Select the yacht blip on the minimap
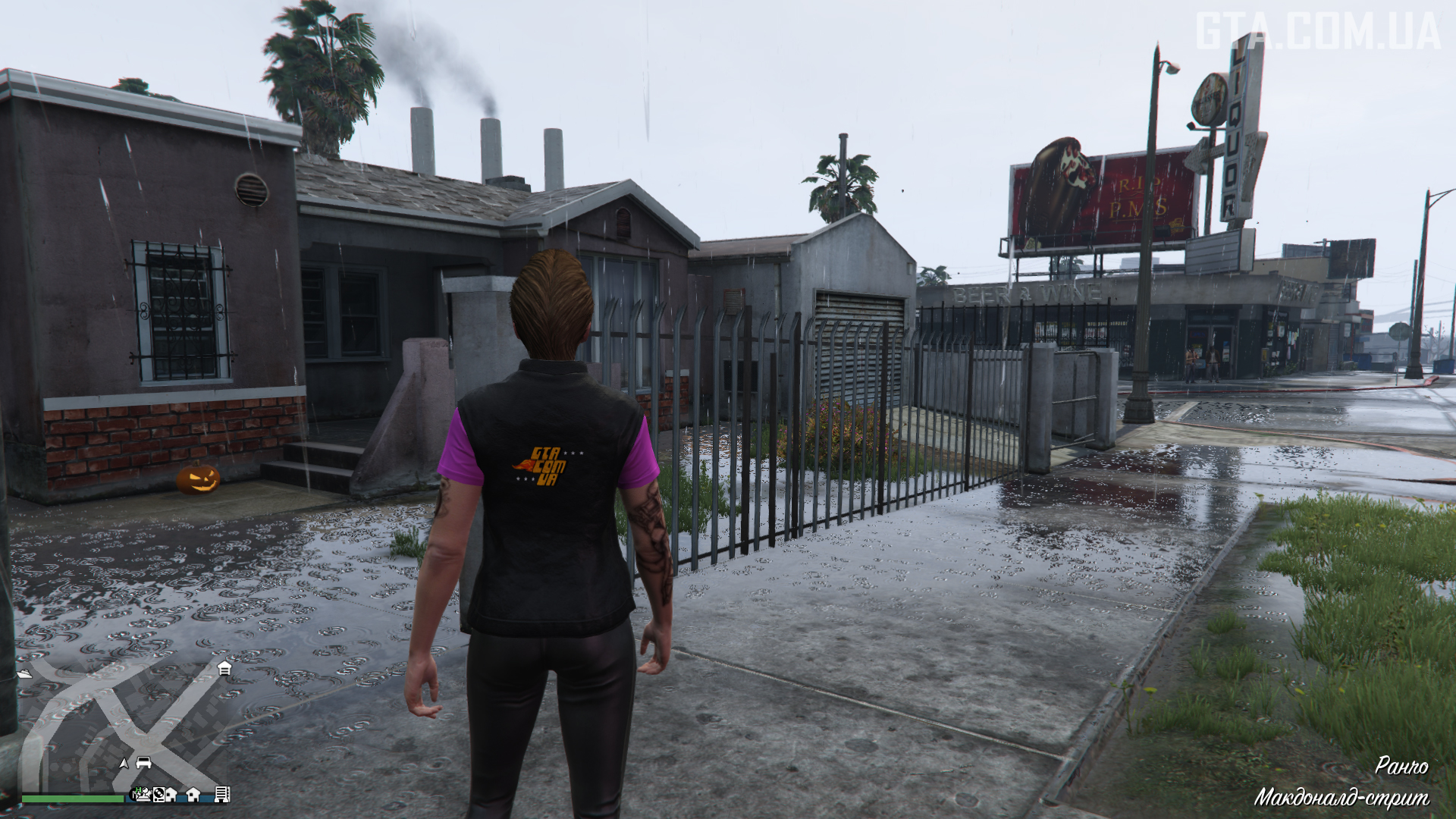Screen dimensions: 1456x819 [25, 673]
